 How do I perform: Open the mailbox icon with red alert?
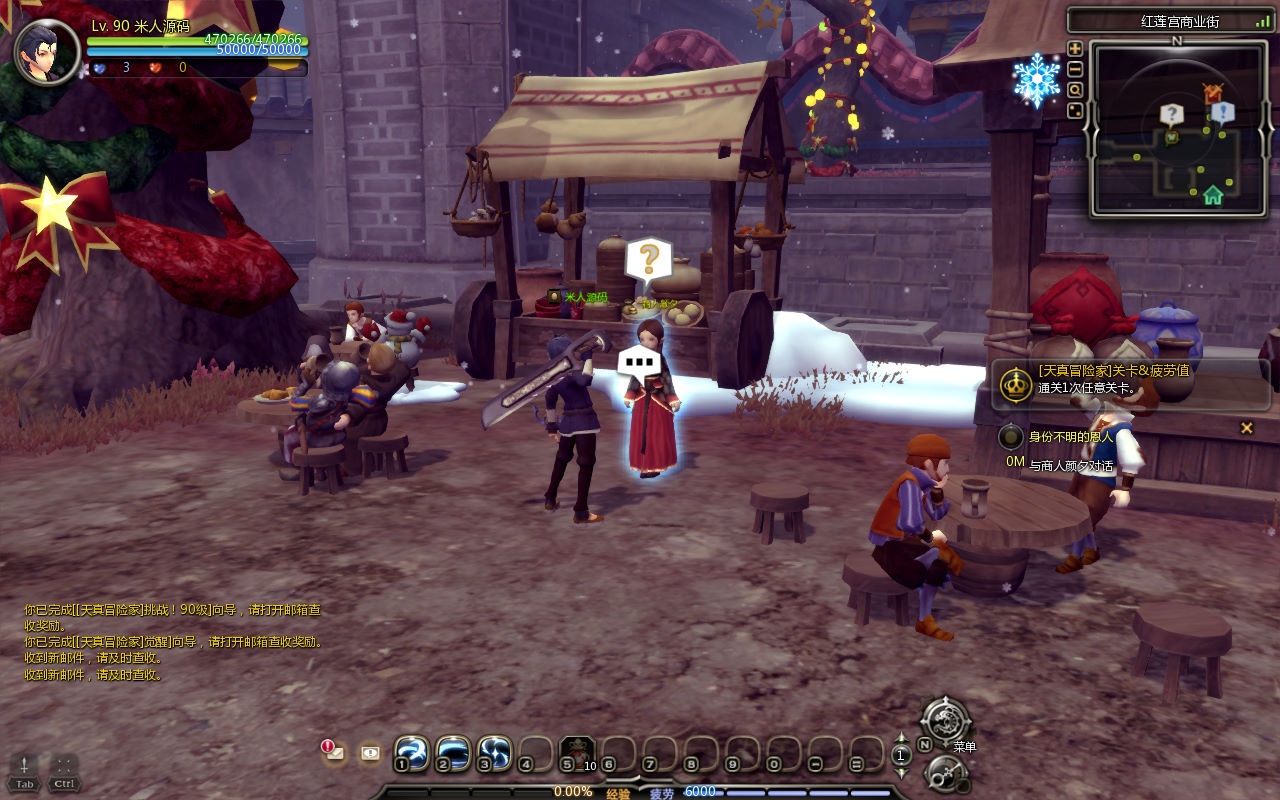tap(334, 752)
